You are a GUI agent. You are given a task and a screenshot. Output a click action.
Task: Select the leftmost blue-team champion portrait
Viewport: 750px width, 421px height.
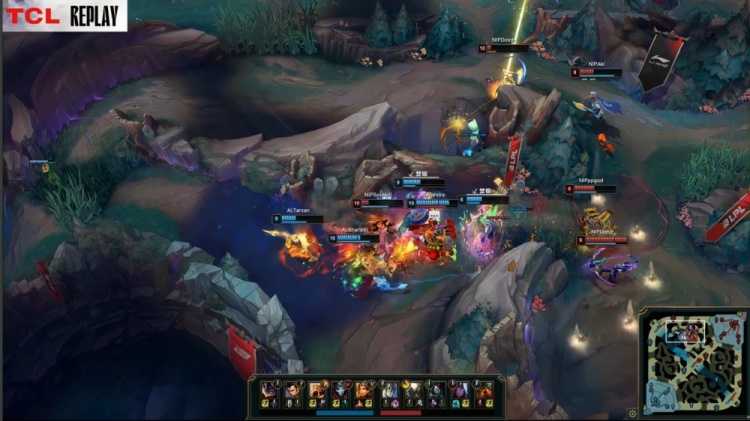pyautogui.click(x=269, y=390)
